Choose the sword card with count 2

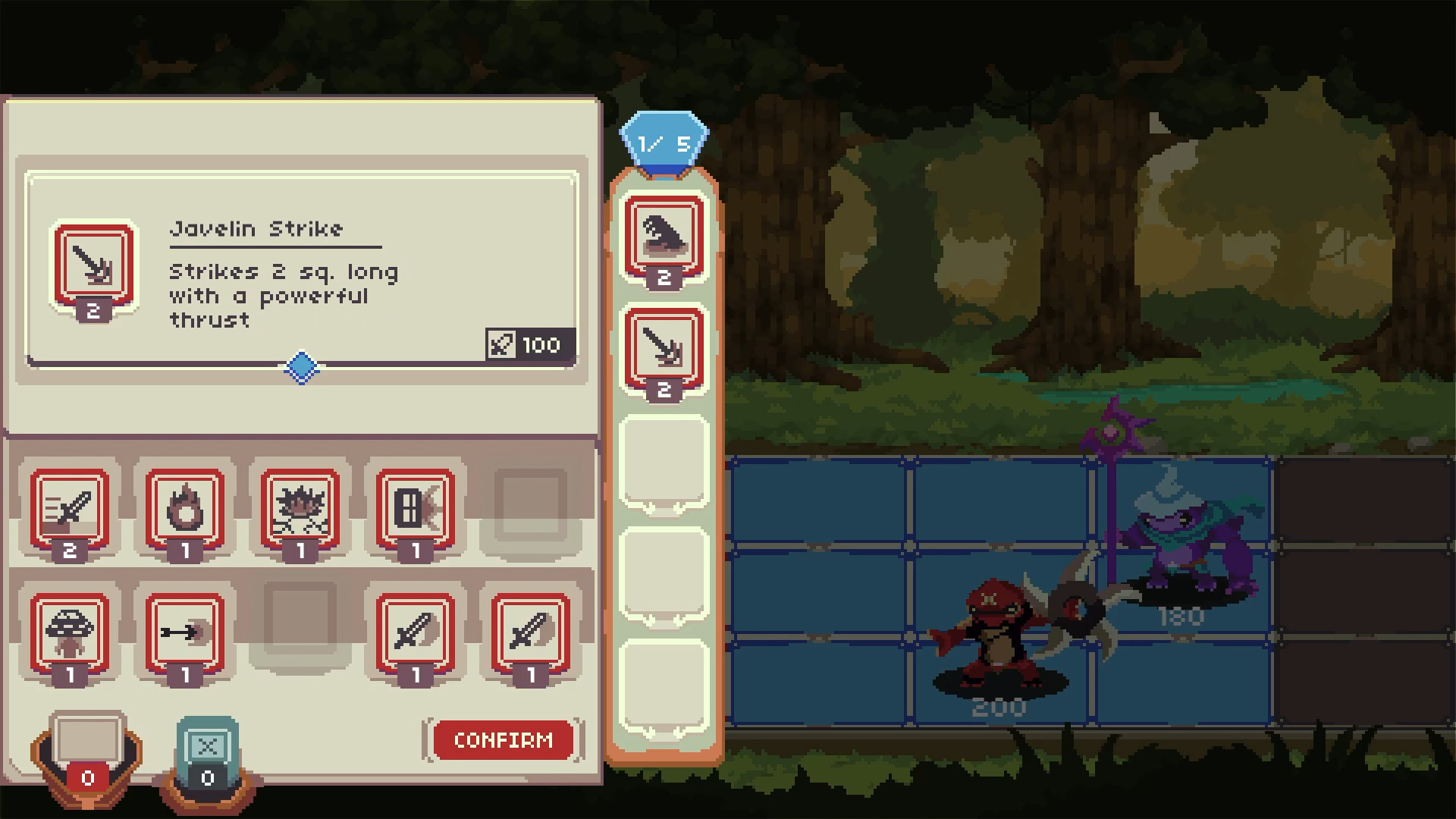point(69,512)
